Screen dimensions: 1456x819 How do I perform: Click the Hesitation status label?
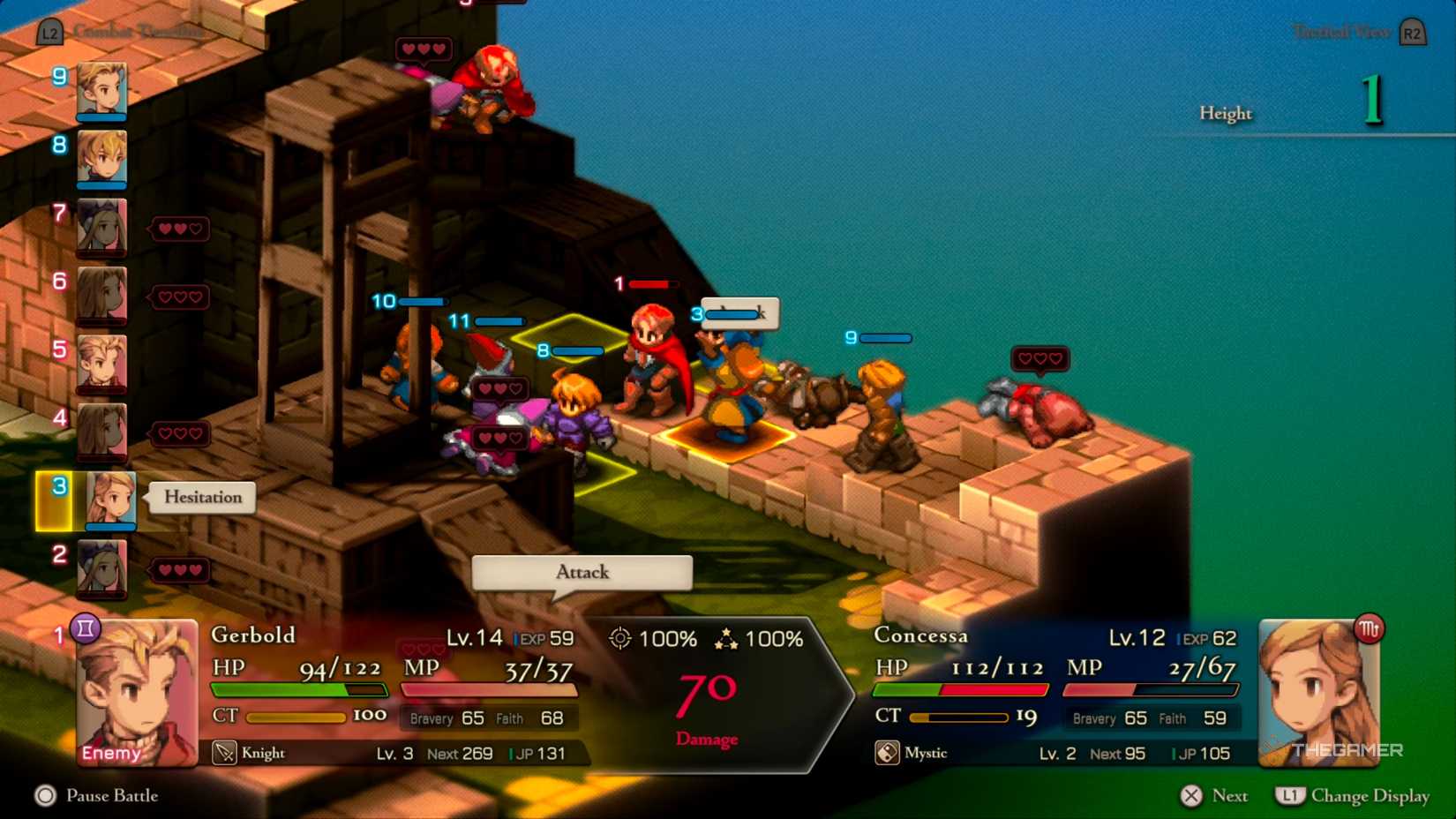(202, 497)
